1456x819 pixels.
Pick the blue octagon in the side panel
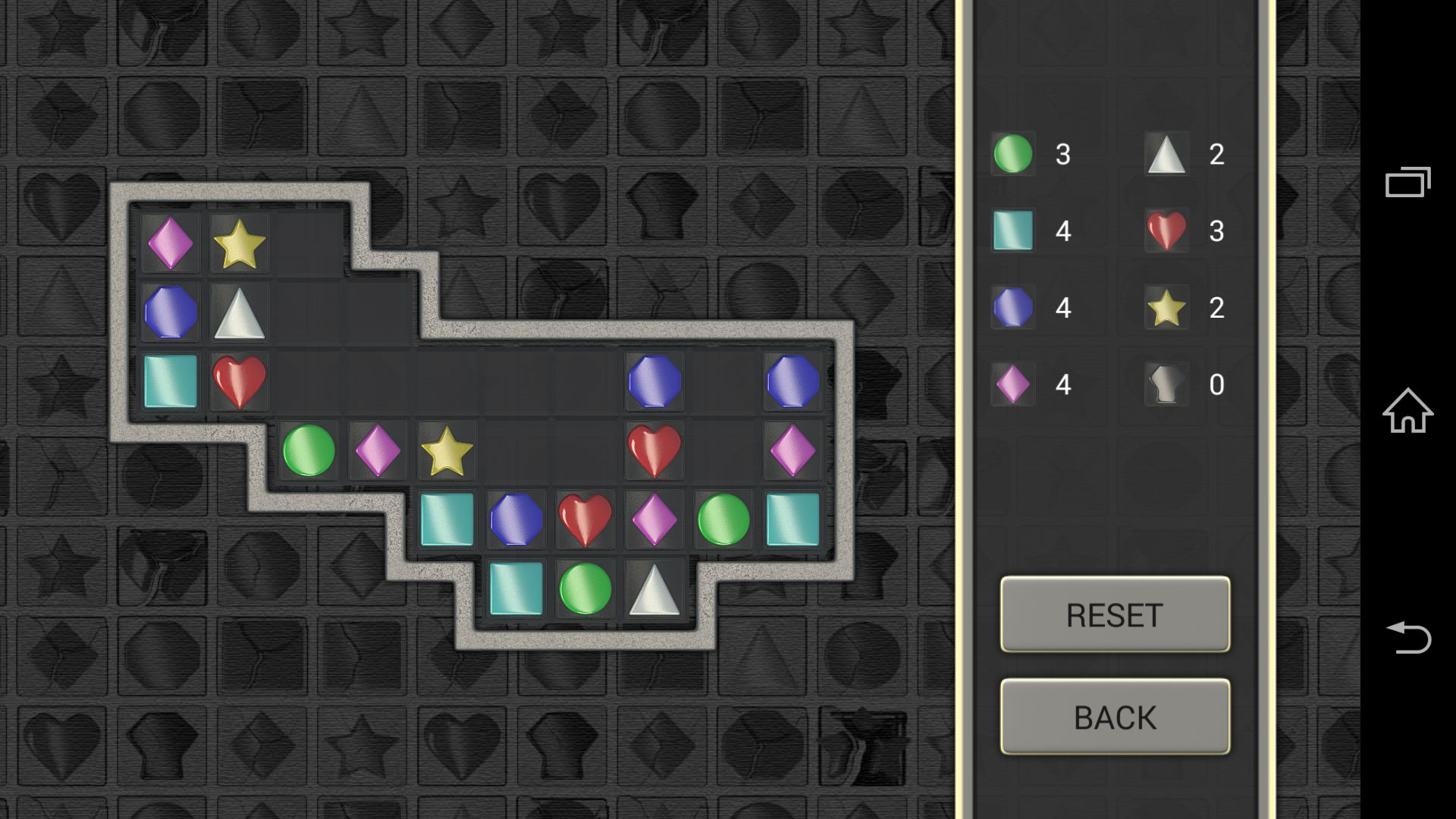[1013, 307]
